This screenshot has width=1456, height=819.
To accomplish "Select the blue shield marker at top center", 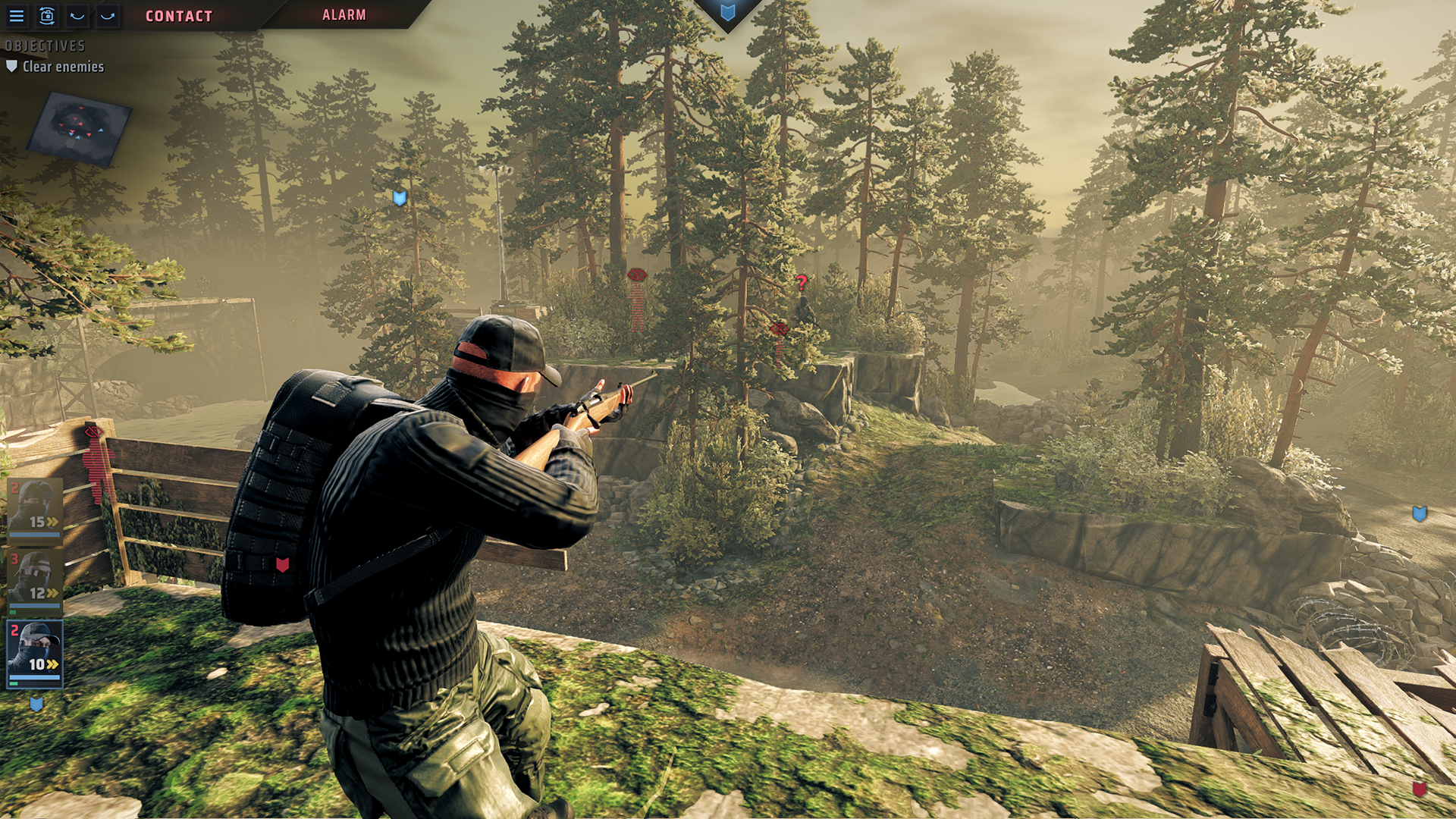I will (727, 13).
